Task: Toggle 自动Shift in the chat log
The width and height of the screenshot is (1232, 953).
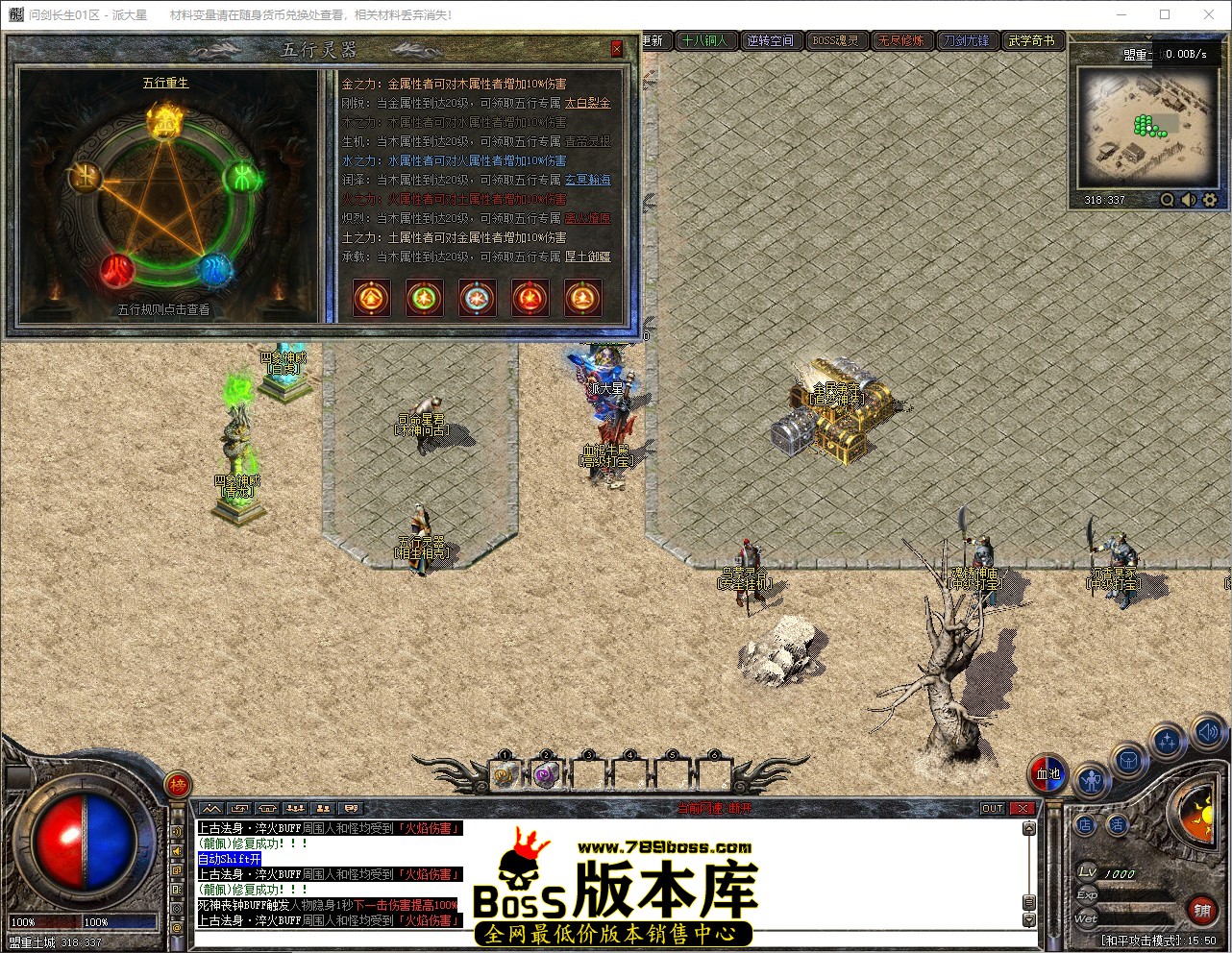Action: 229,859
